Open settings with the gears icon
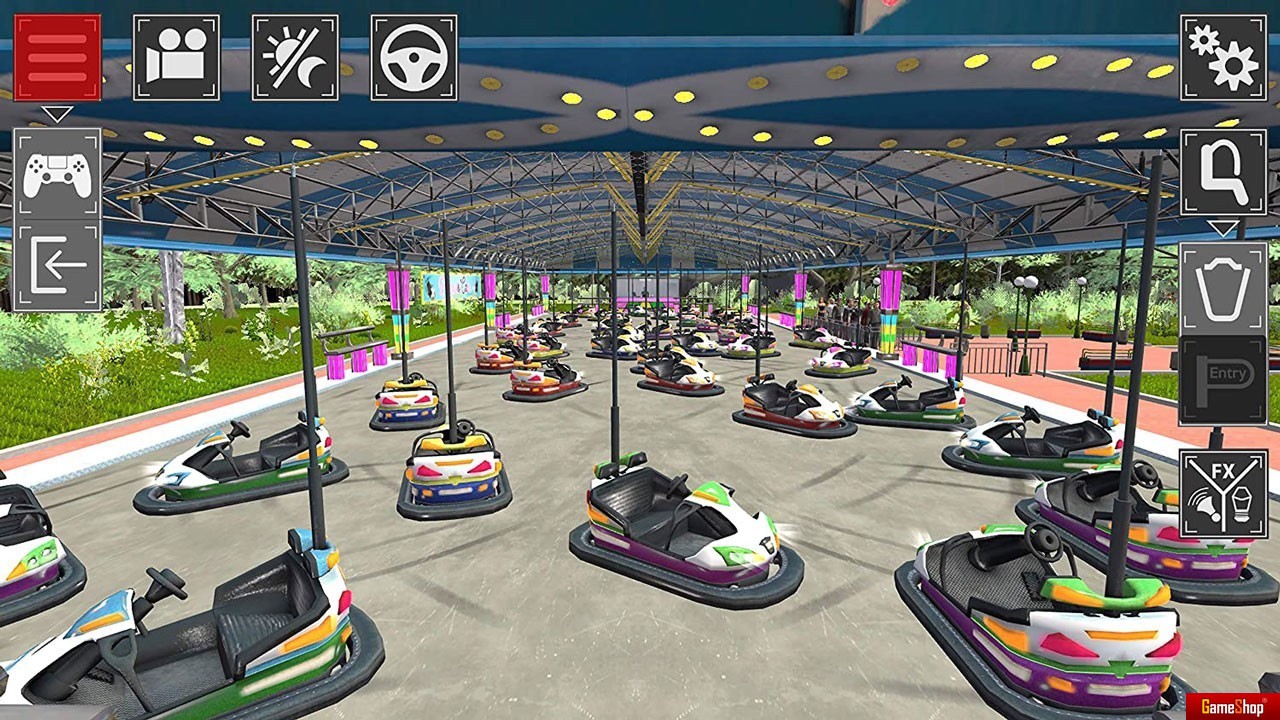The width and height of the screenshot is (1280, 720). [1223, 57]
